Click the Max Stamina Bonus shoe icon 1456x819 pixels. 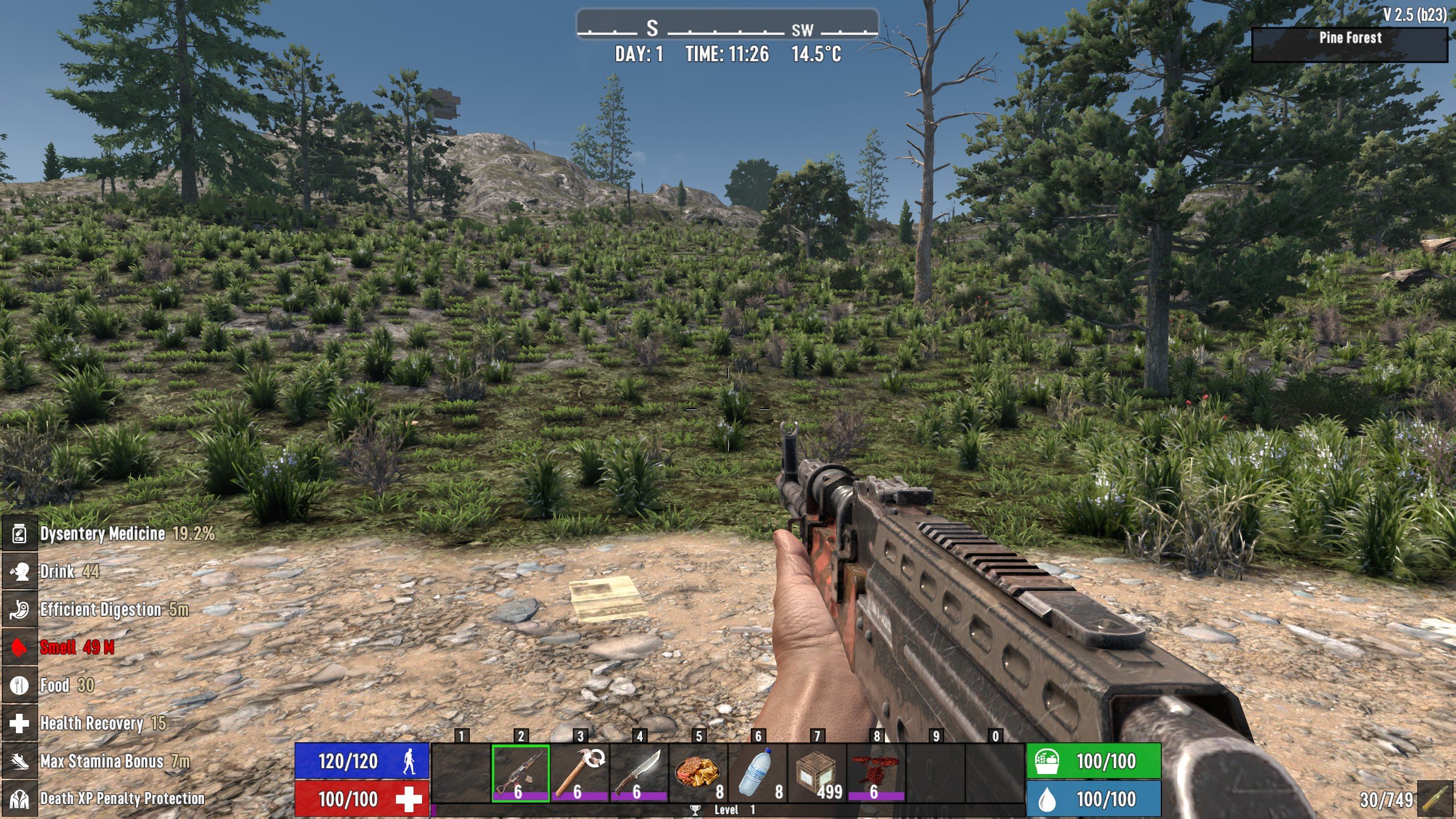coord(19,761)
